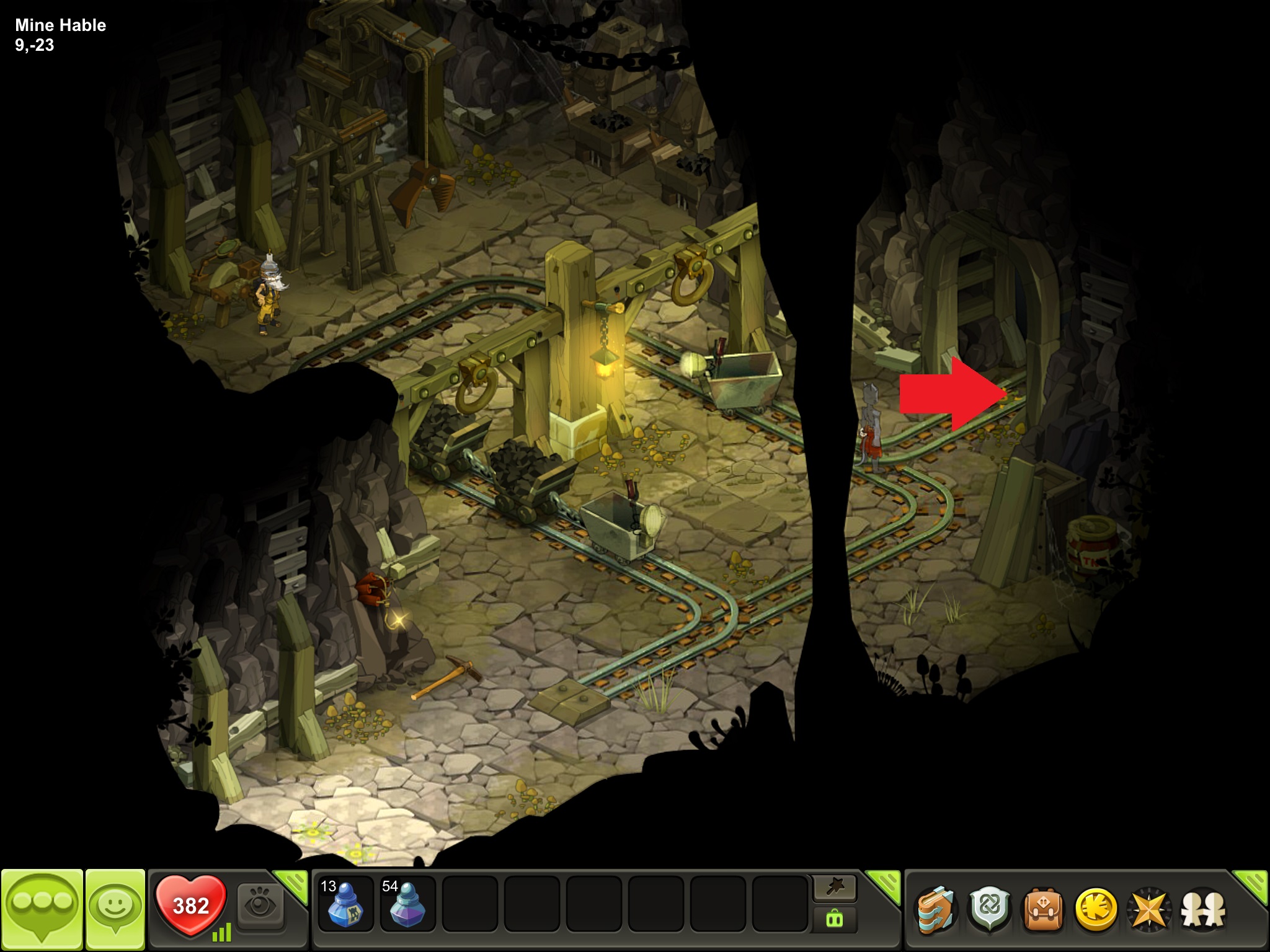
Task: Open the world map compass star
Action: 1149,910
